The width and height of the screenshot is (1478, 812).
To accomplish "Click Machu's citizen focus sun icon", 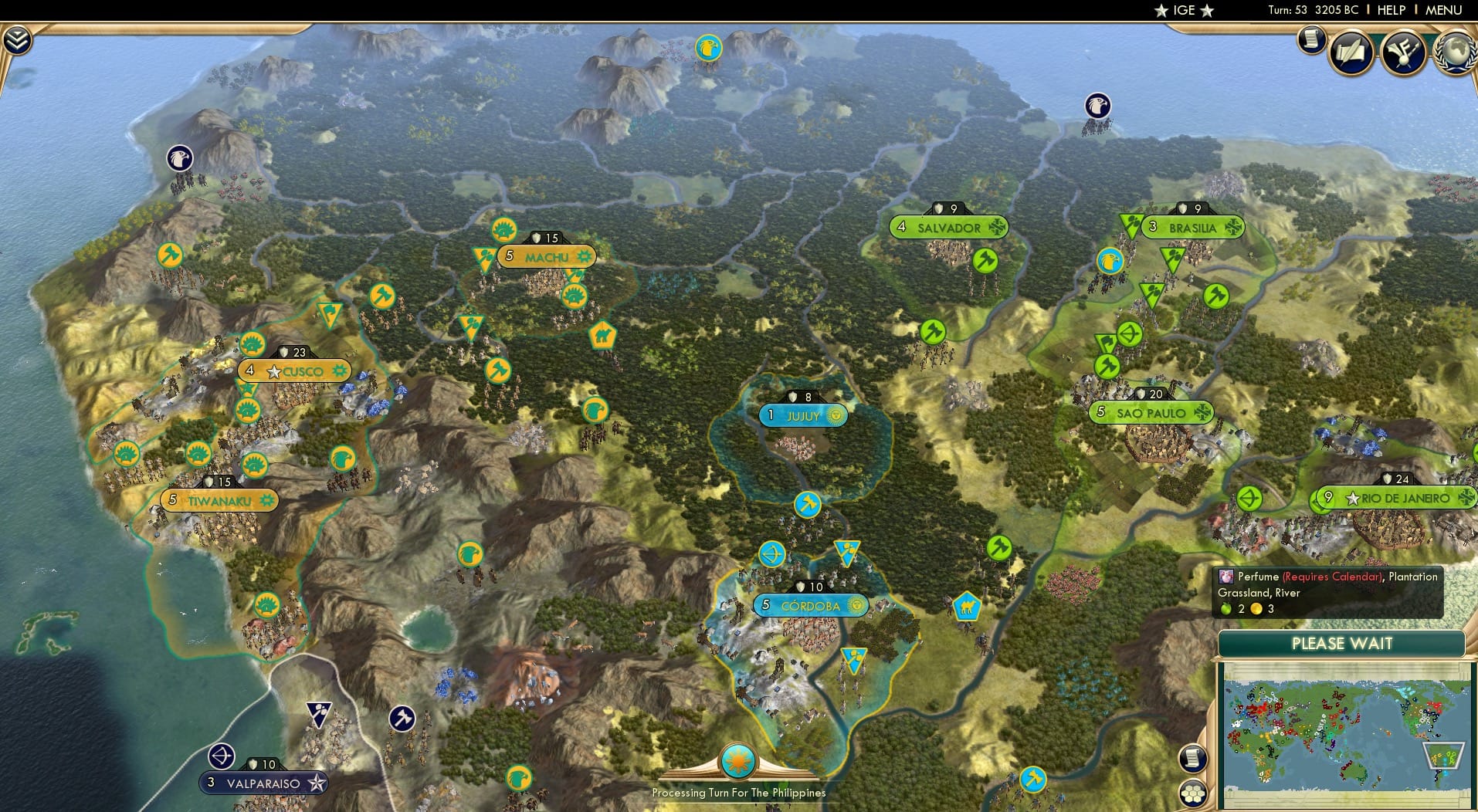I will pyautogui.click(x=585, y=256).
